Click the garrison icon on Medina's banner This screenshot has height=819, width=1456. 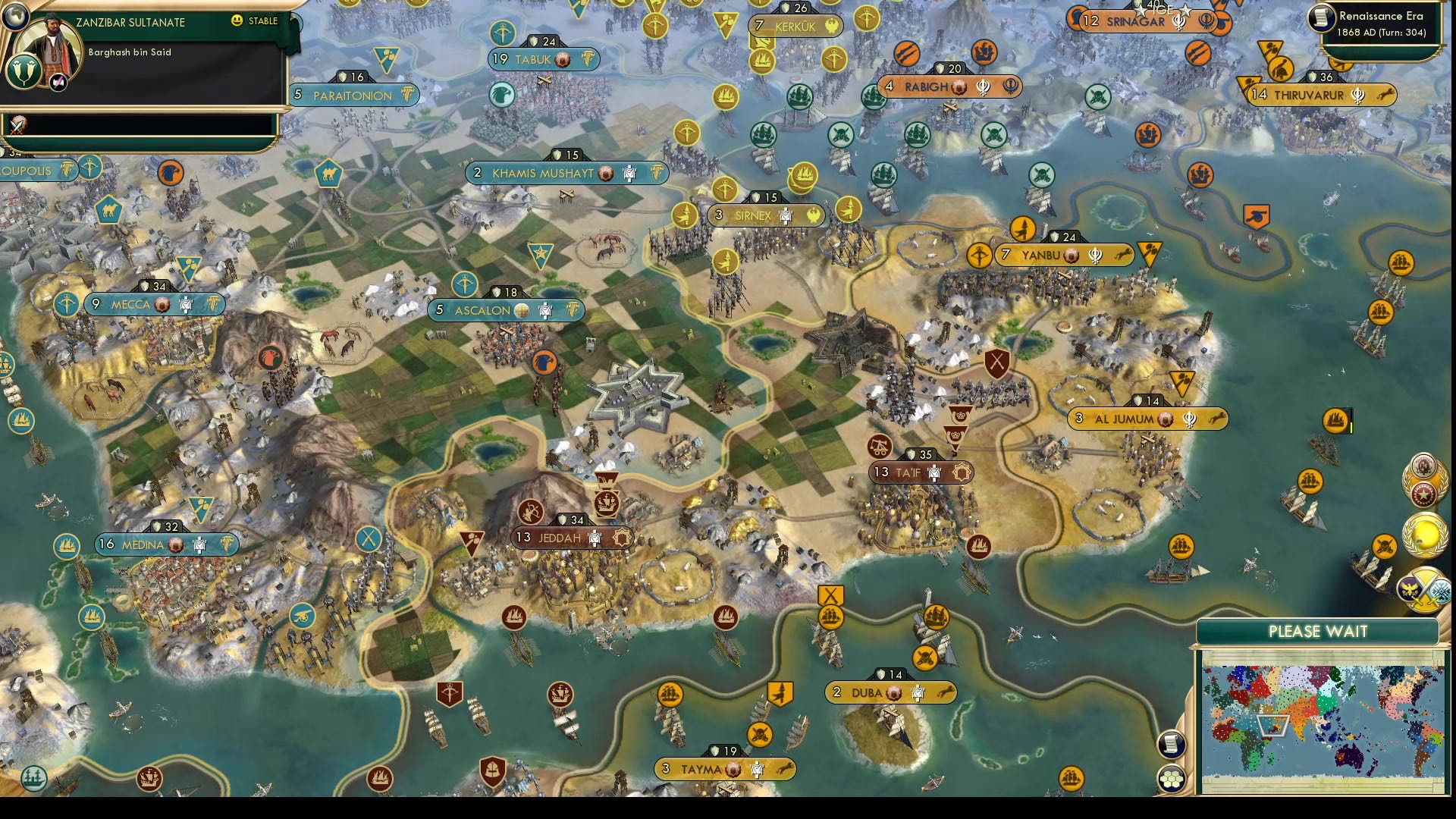click(x=199, y=544)
